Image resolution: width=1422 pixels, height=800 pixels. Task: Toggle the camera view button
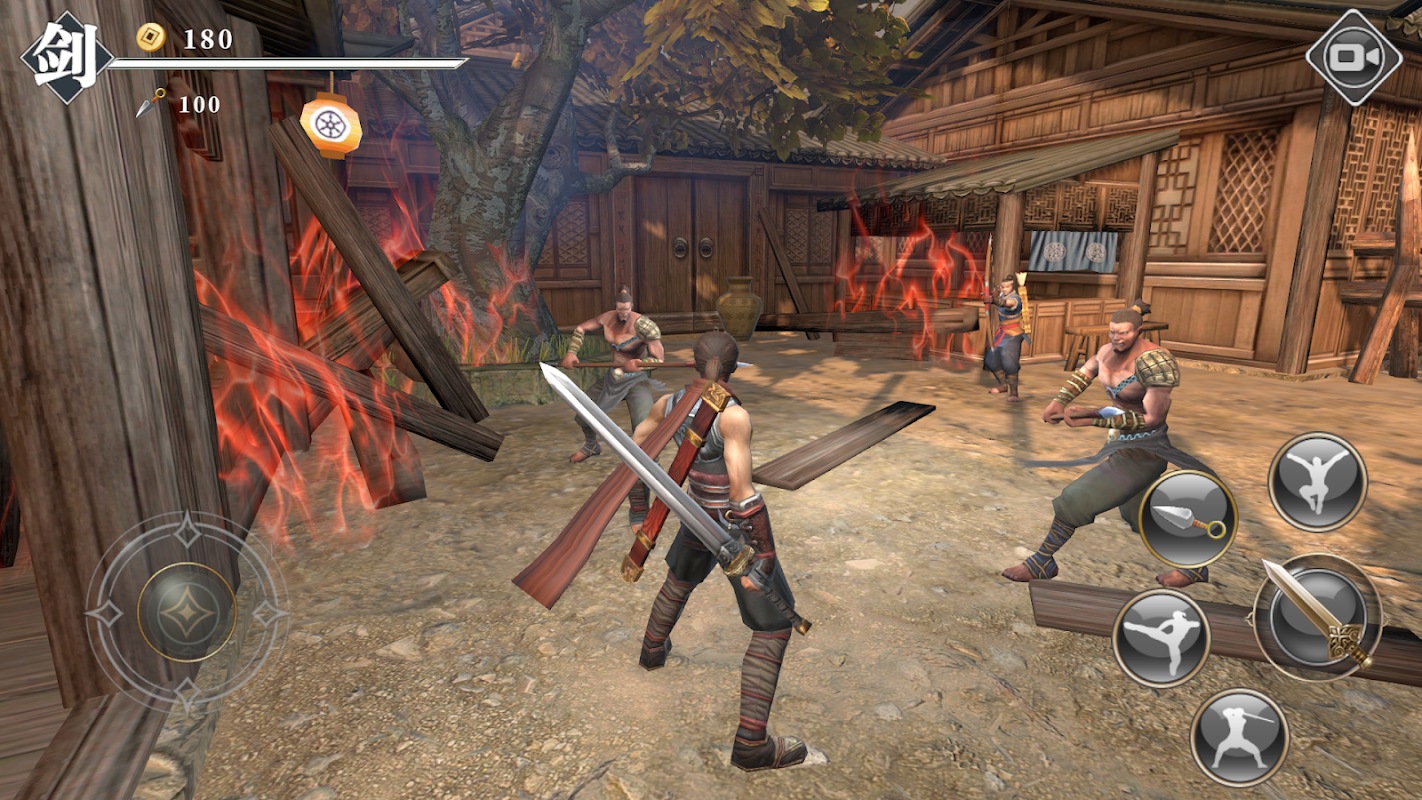pyautogui.click(x=1355, y=57)
